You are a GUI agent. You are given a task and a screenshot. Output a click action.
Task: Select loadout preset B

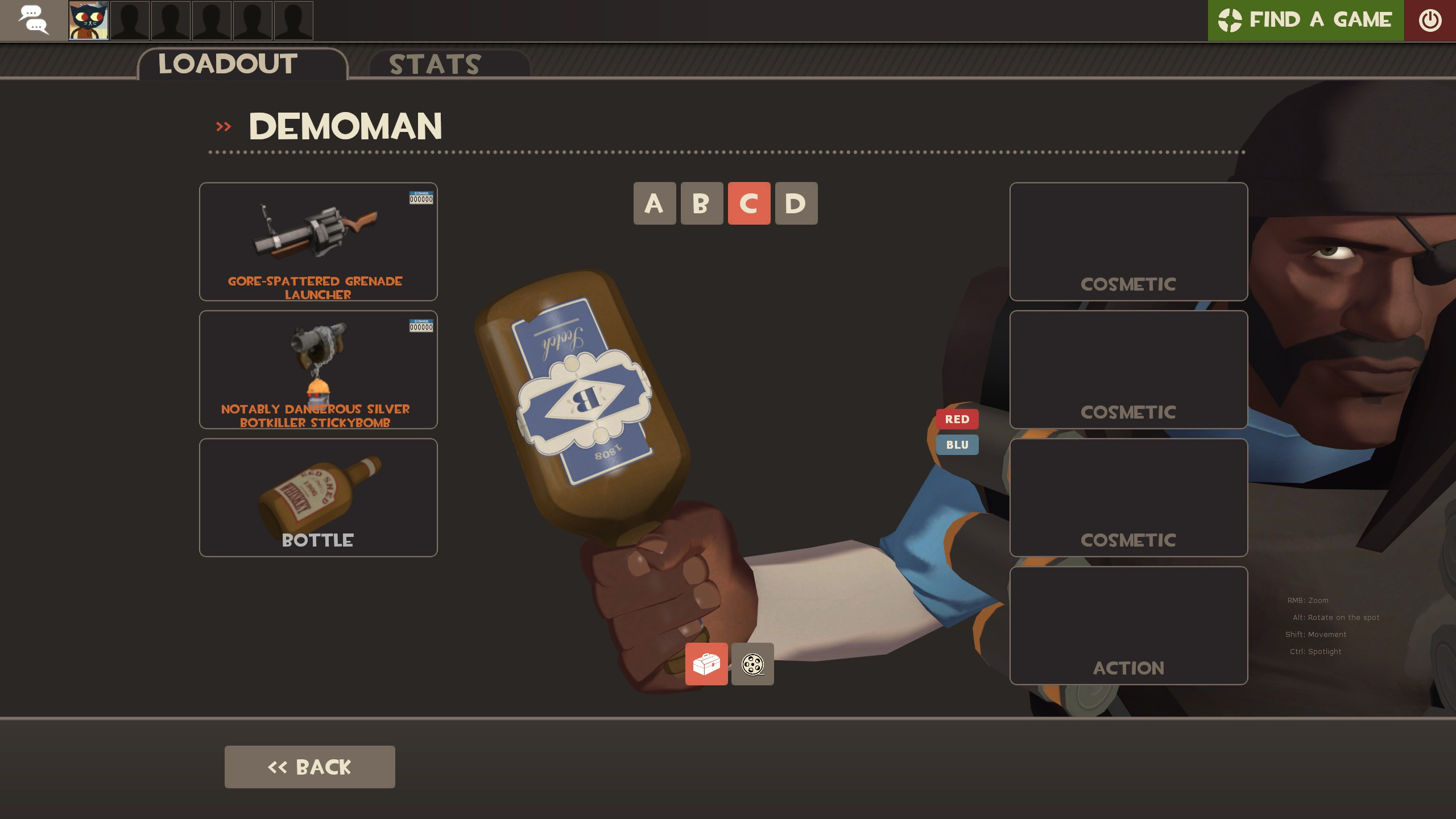[x=702, y=204]
